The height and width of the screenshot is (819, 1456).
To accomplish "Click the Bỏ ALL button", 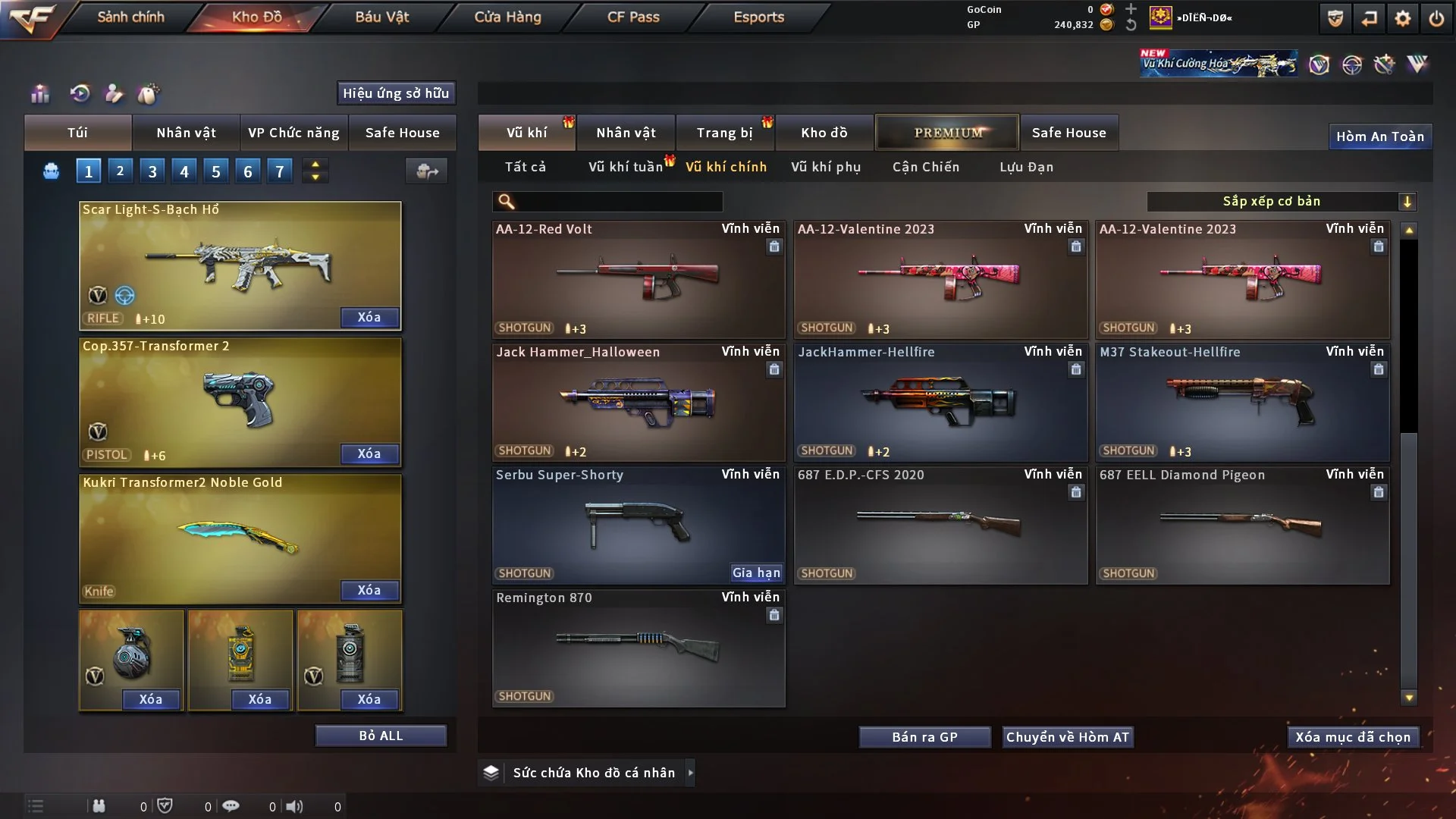I will [381, 736].
